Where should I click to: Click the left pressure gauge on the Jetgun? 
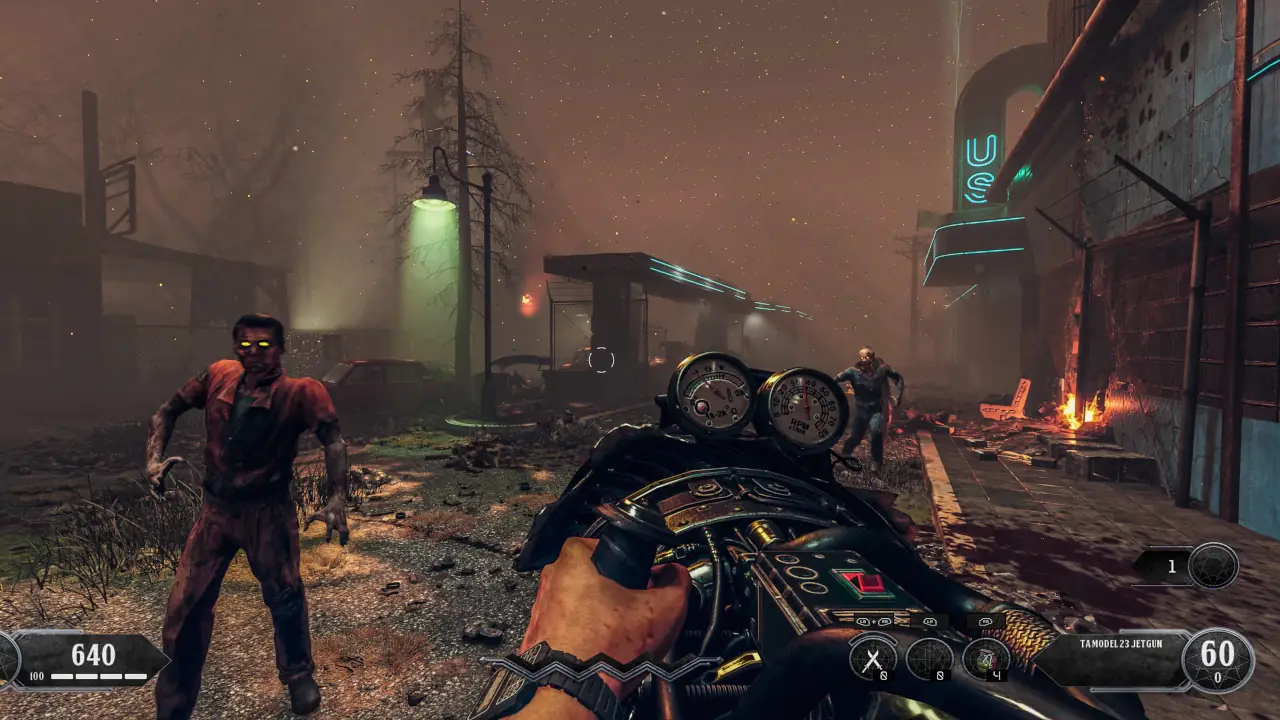coord(712,393)
